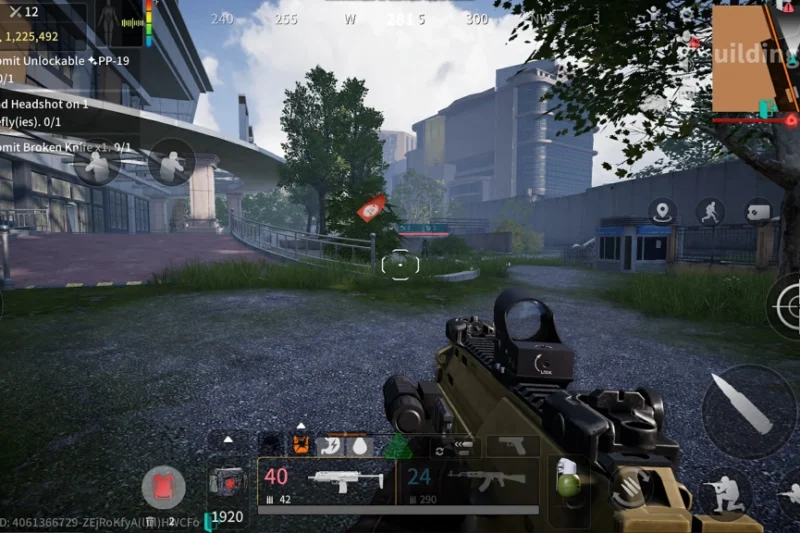Screen dimensions: 800x533
Task: Toggle crouch stance with the kneeling soldier
Action: point(724,492)
